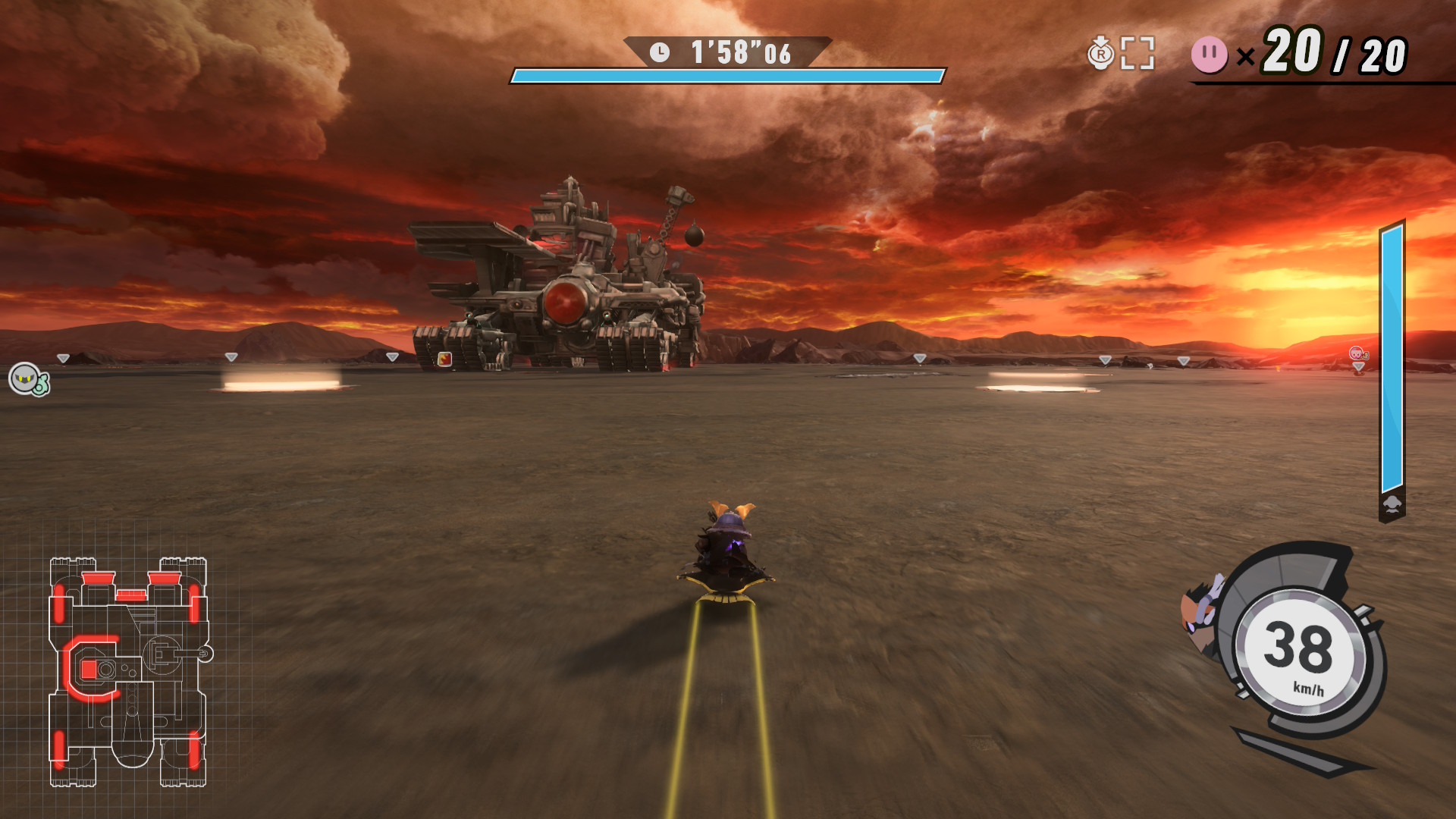Select the pink Kirby offscreen player marker

(x=1357, y=354)
